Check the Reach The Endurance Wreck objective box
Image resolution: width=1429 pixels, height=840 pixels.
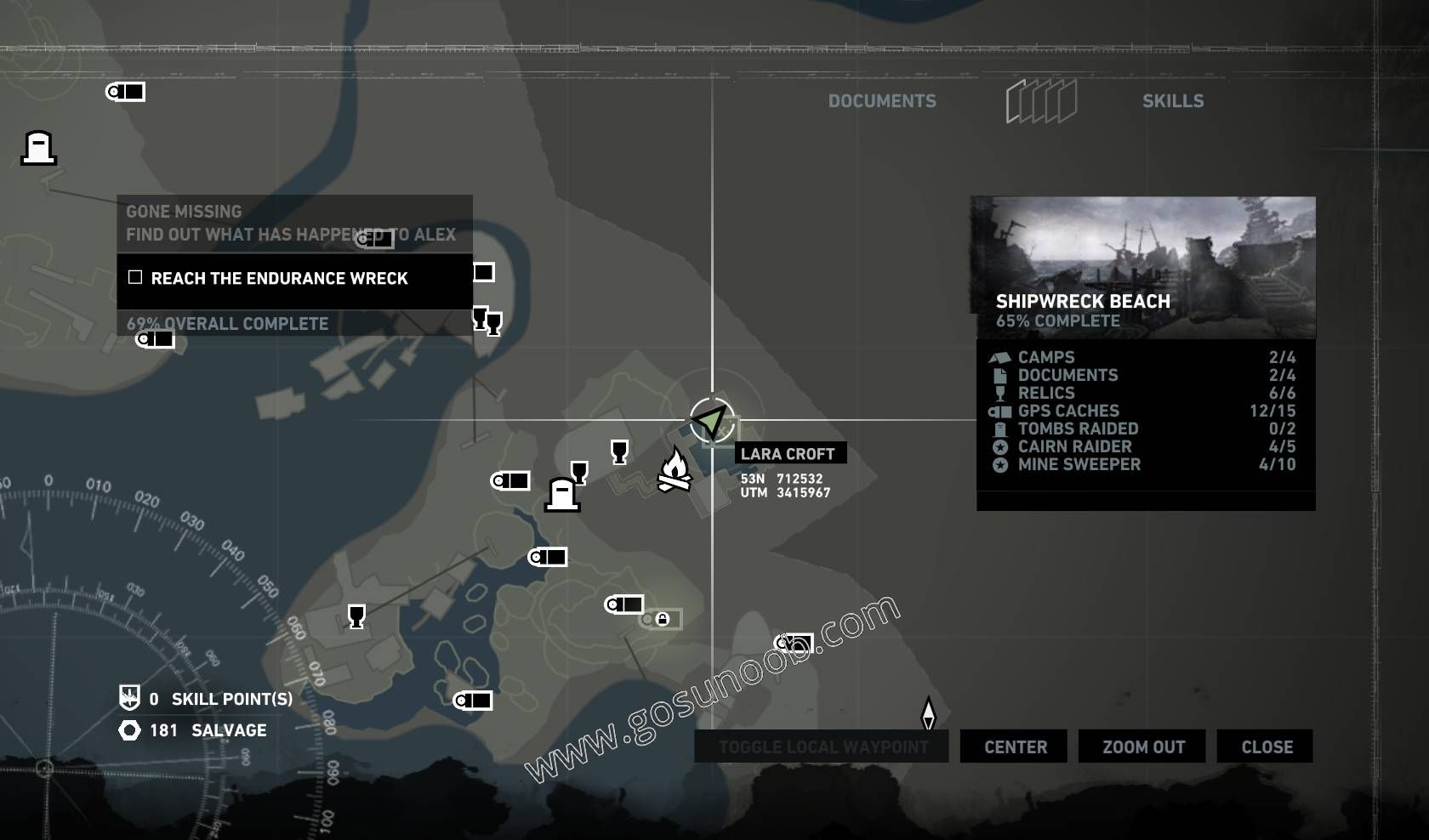pos(134,277)
